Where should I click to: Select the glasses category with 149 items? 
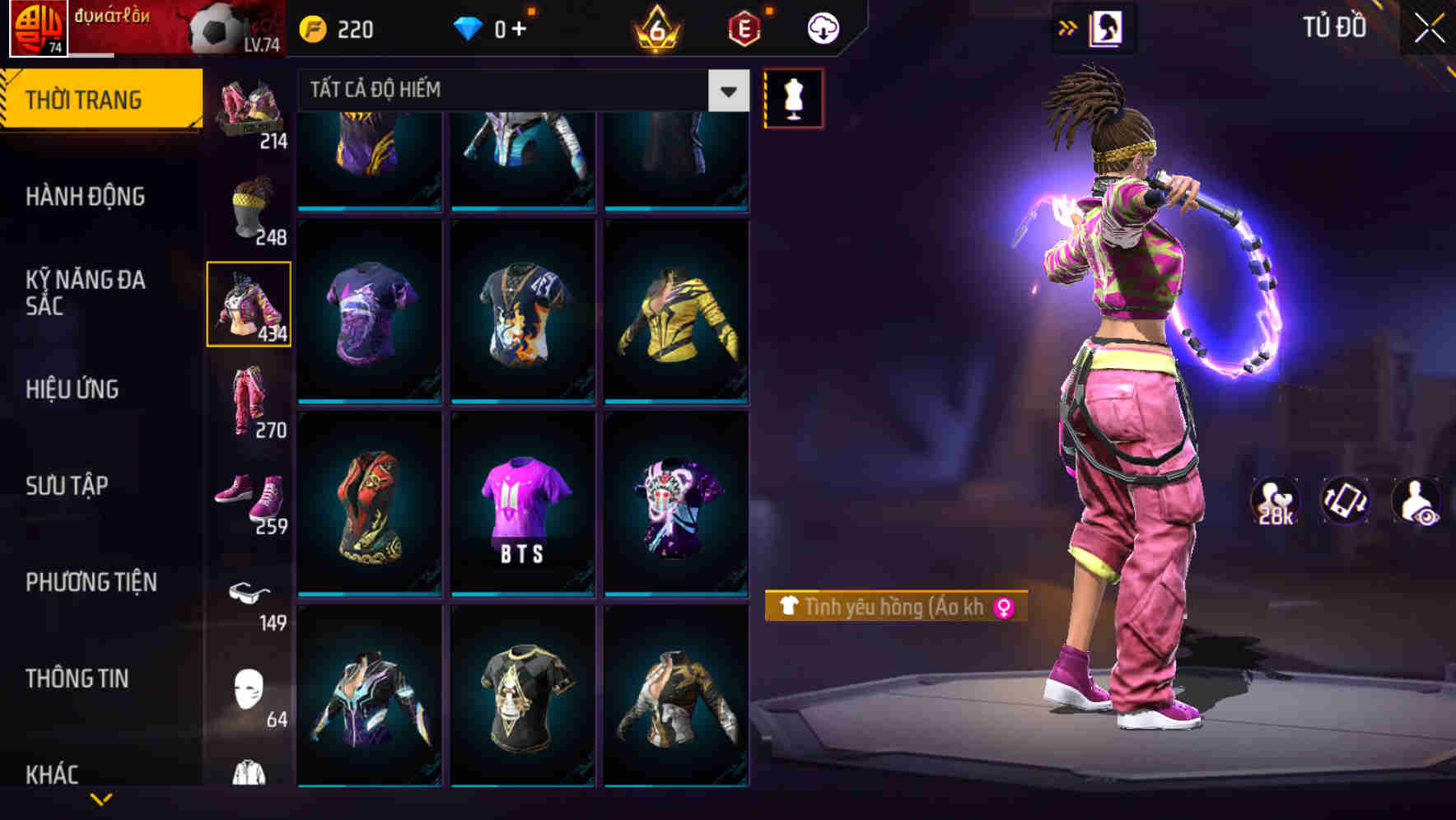tap(250, 594)
